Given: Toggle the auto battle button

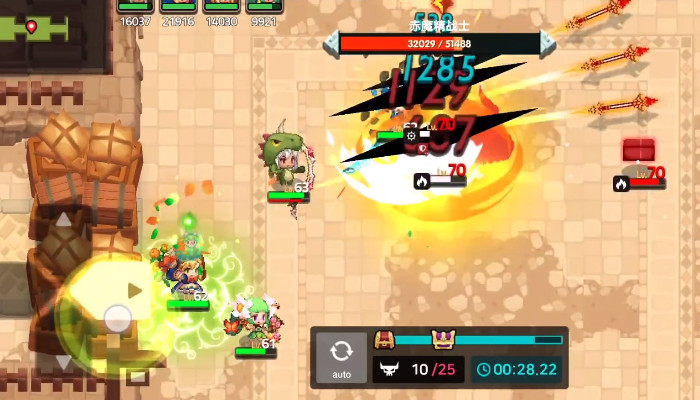Looking at the screenshot, I should point(341,357).
